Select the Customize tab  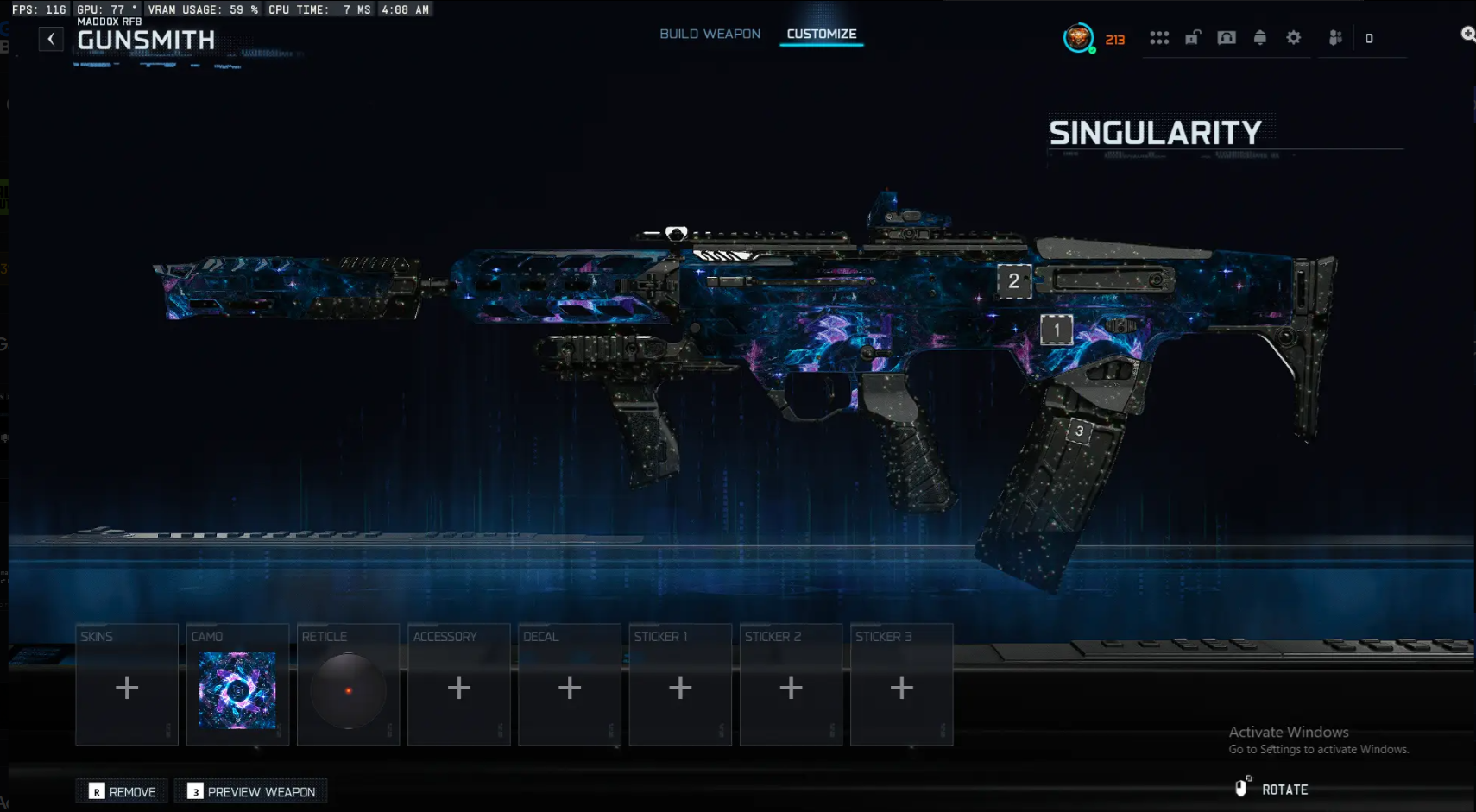tap(821, 34)
